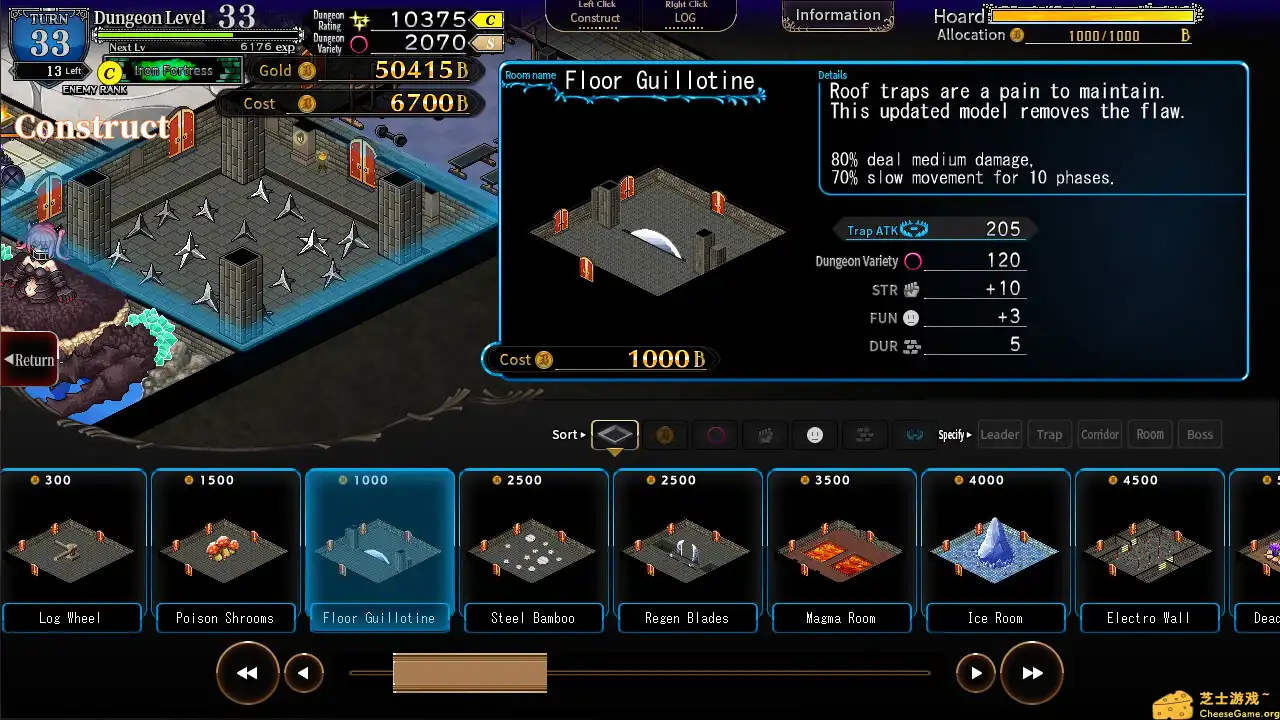Show only Boss rooms
This screenshot has height=720, width=1280.
pos(1200,435)
